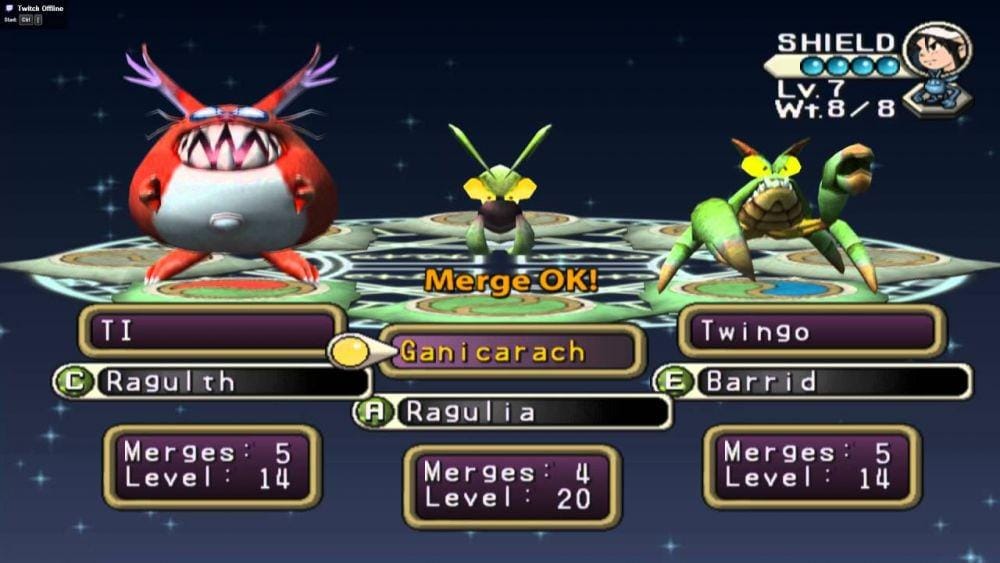This screenshot has height=563, width=1000.
Task: Choose the Ragulia type label
Action: tap(513, 411)
